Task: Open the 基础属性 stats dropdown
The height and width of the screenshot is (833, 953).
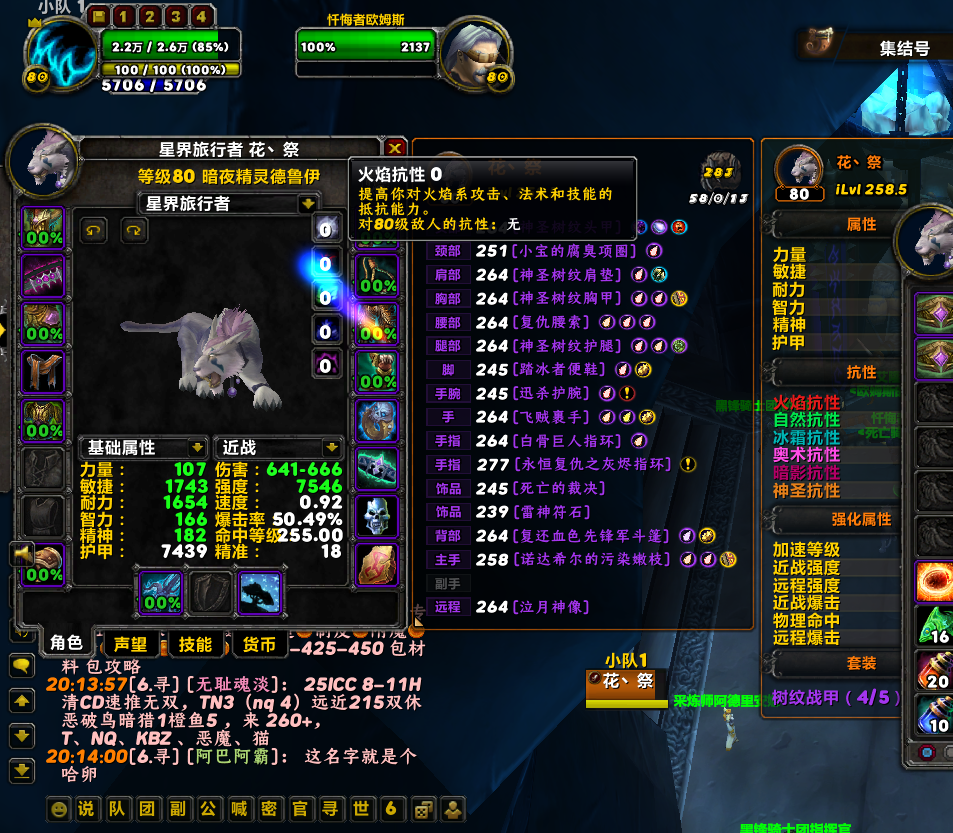Action: point(197,448)
